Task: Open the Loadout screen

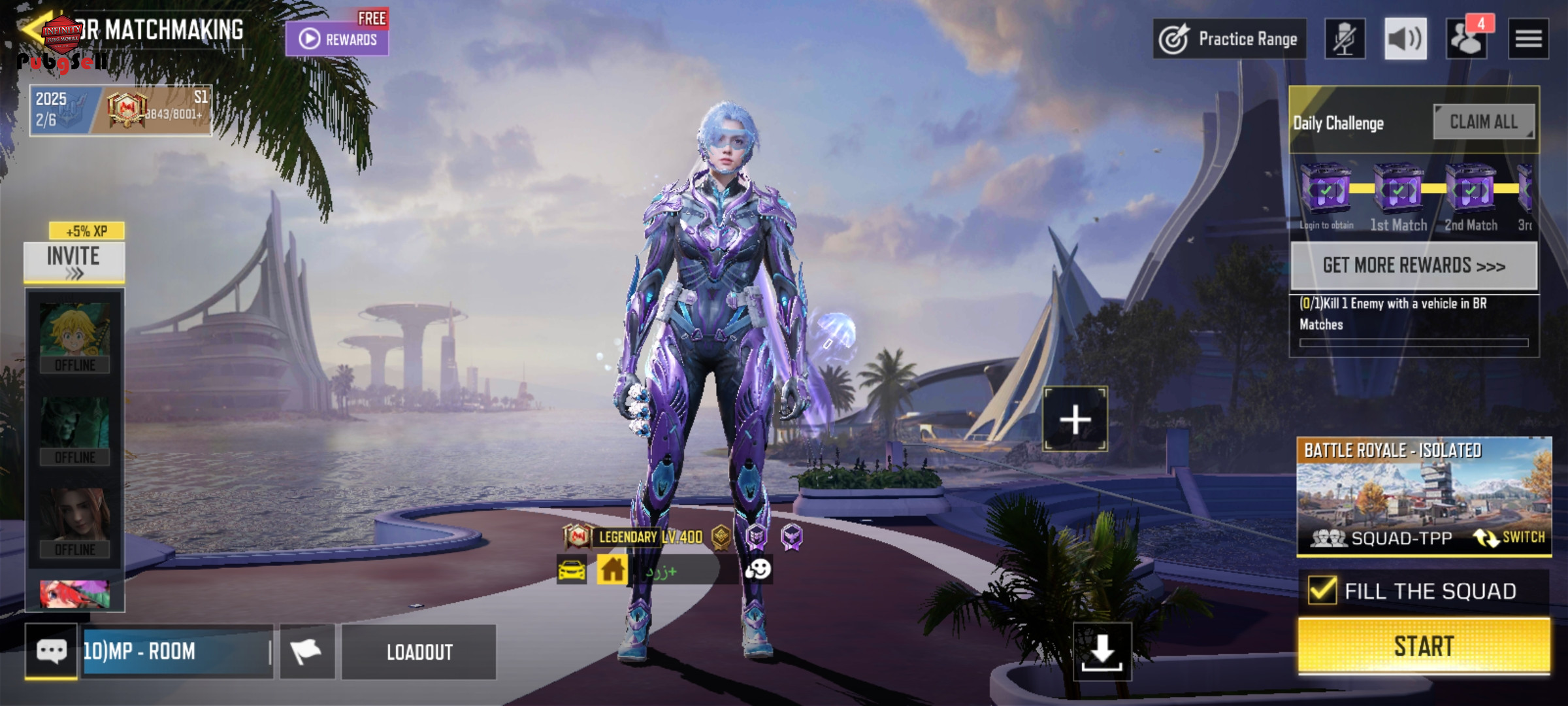Action: pos(419,652)
